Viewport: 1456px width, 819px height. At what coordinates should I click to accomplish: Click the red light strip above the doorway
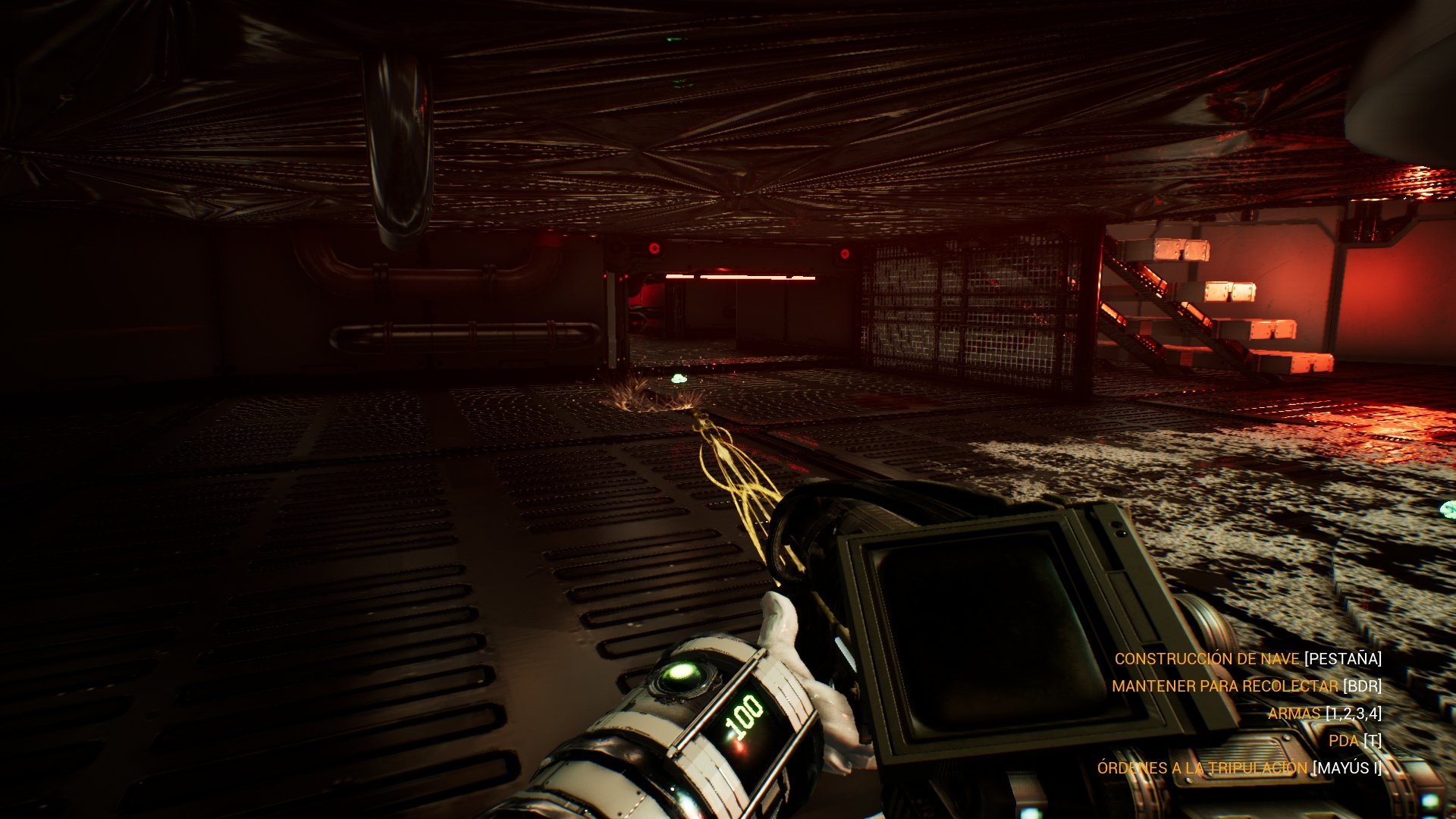739,275
